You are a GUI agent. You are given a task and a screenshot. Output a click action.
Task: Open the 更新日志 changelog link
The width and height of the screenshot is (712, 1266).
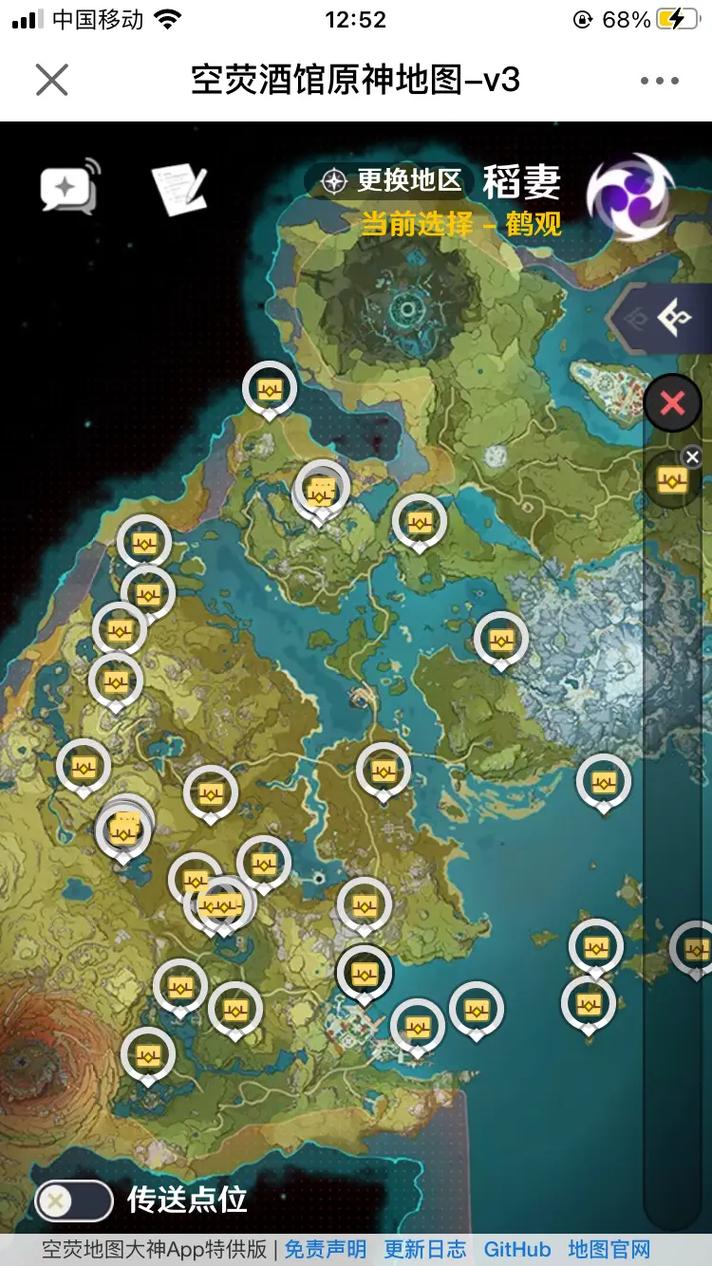click(425, 1249)
